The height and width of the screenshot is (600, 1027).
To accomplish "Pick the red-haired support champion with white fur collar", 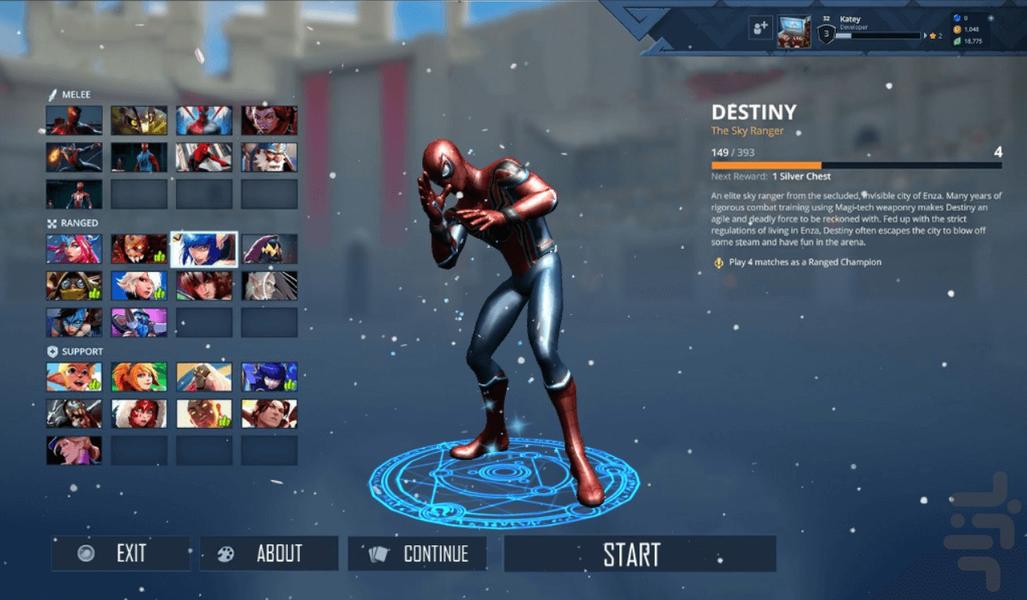I will click(139, 414).
